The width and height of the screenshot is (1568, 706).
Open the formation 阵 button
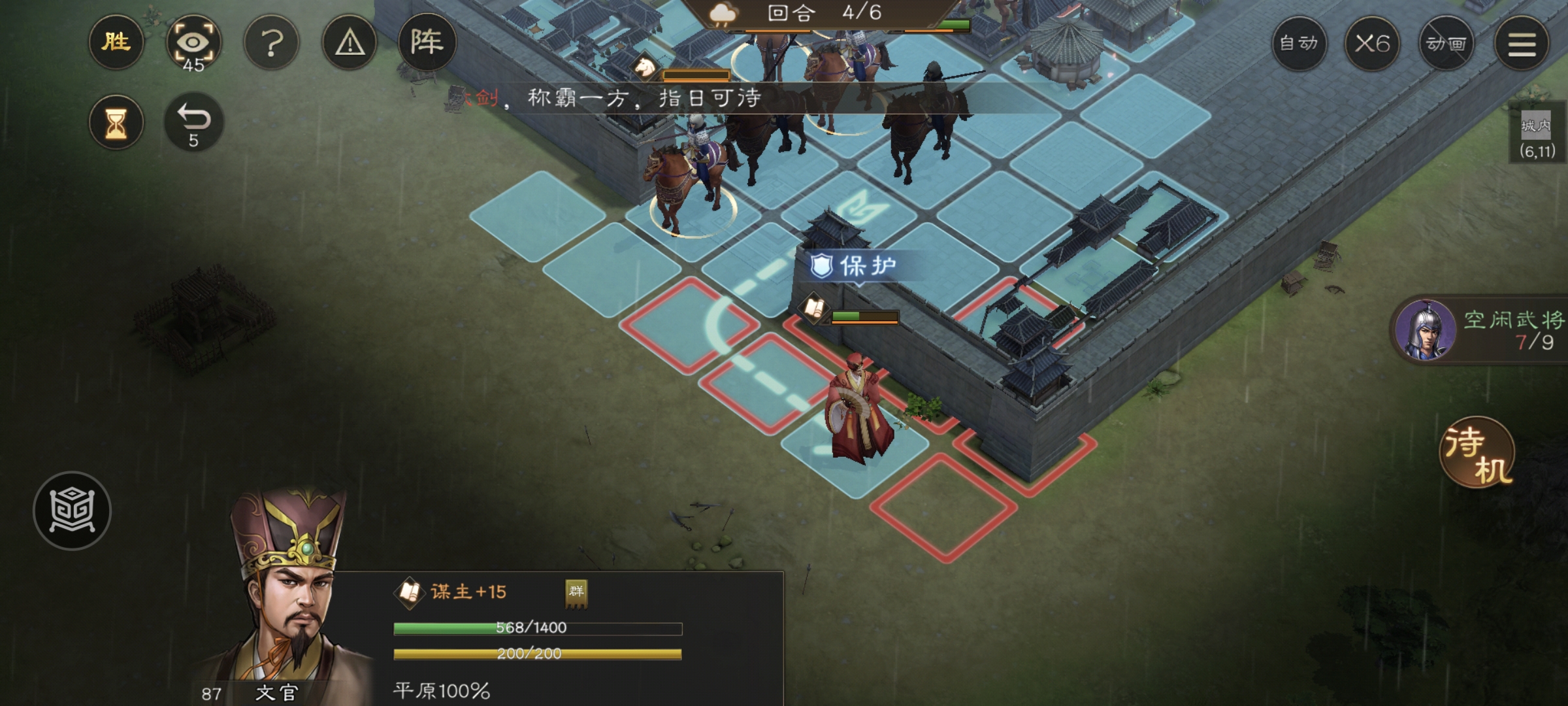click(x=427, y=43)
